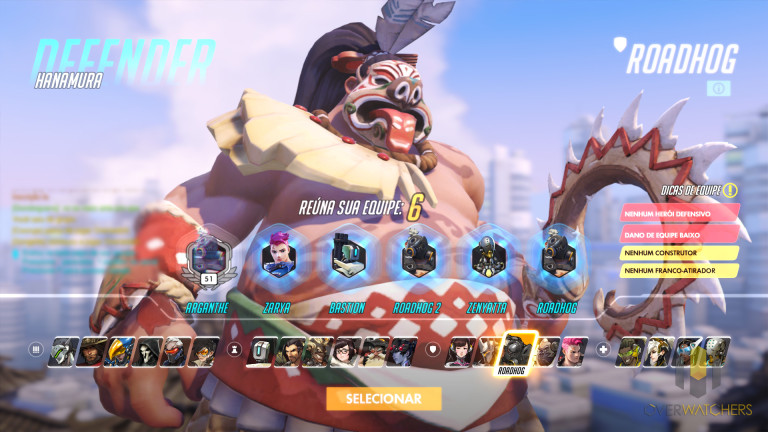Choose Junkrat from the hero roster
This screenshot has height=432, width=768.
coord(318,351)
